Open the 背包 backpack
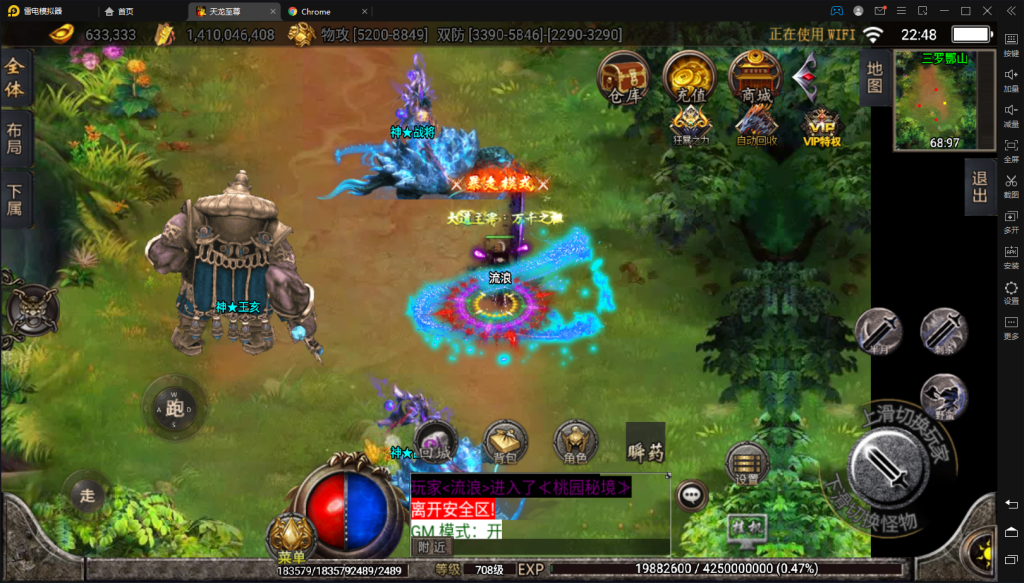The image size is (1024, 583). pyautogui.click(x=505, y=443)
